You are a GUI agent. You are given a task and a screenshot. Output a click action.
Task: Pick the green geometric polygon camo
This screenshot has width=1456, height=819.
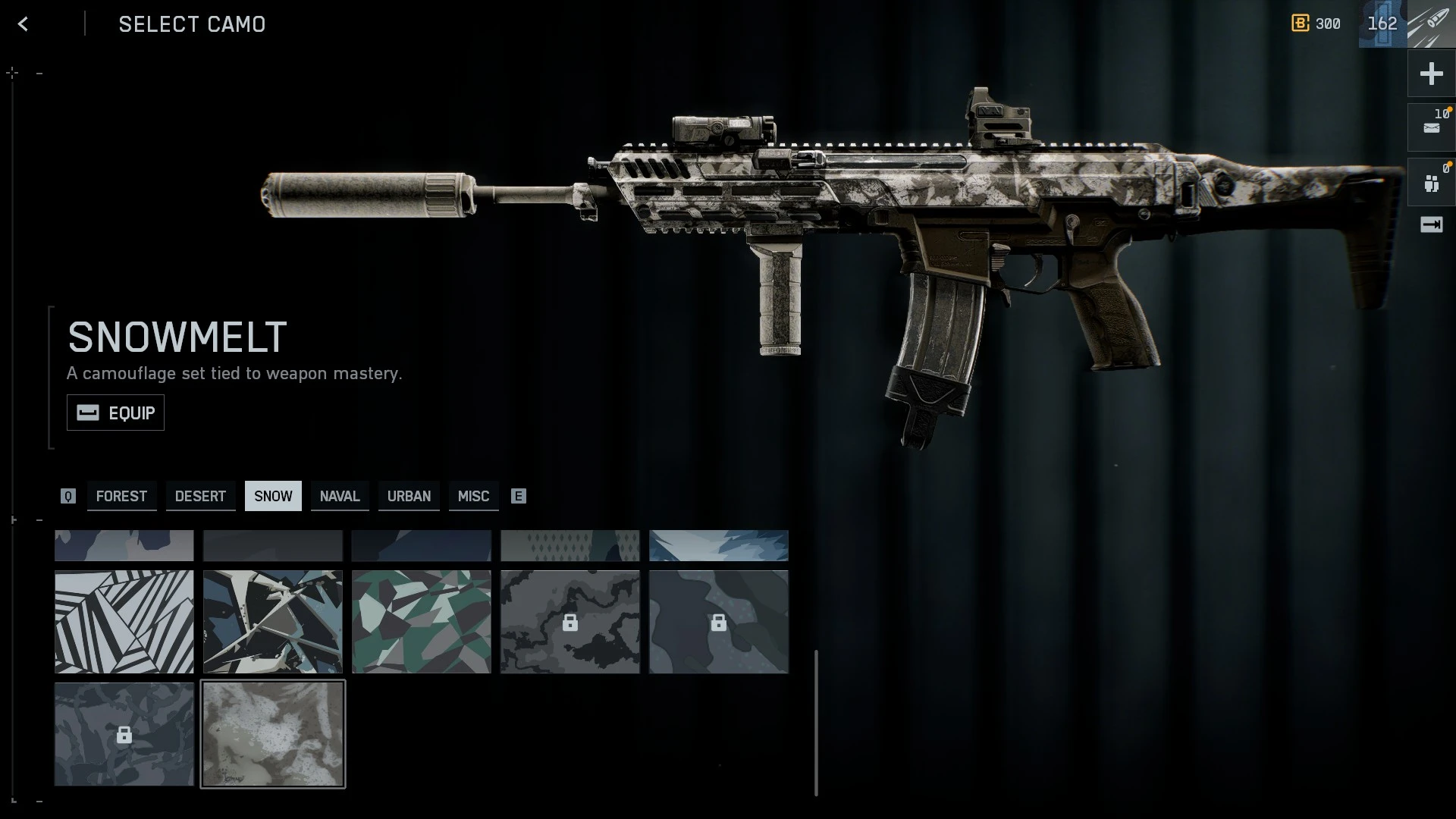422,622
